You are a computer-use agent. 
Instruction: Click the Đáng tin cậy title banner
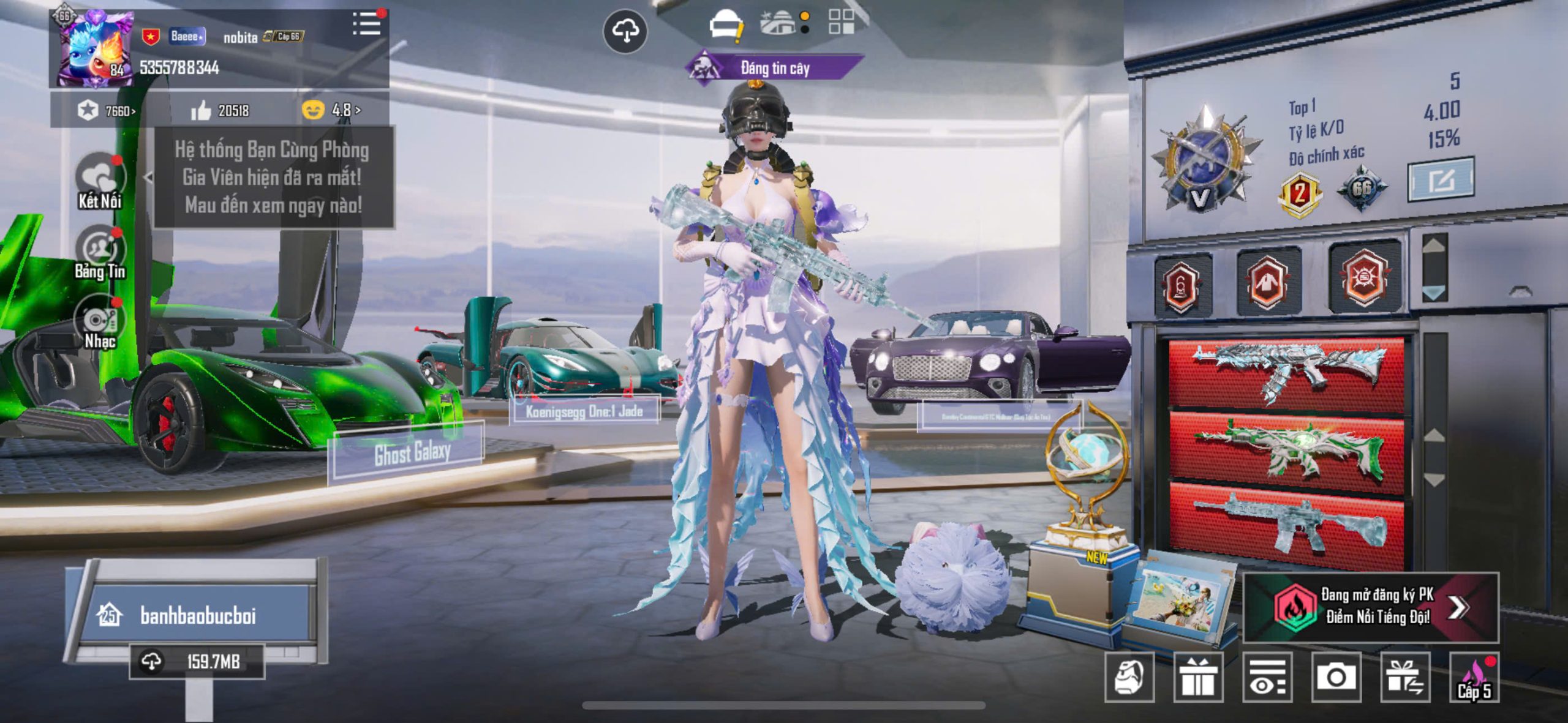774,67
